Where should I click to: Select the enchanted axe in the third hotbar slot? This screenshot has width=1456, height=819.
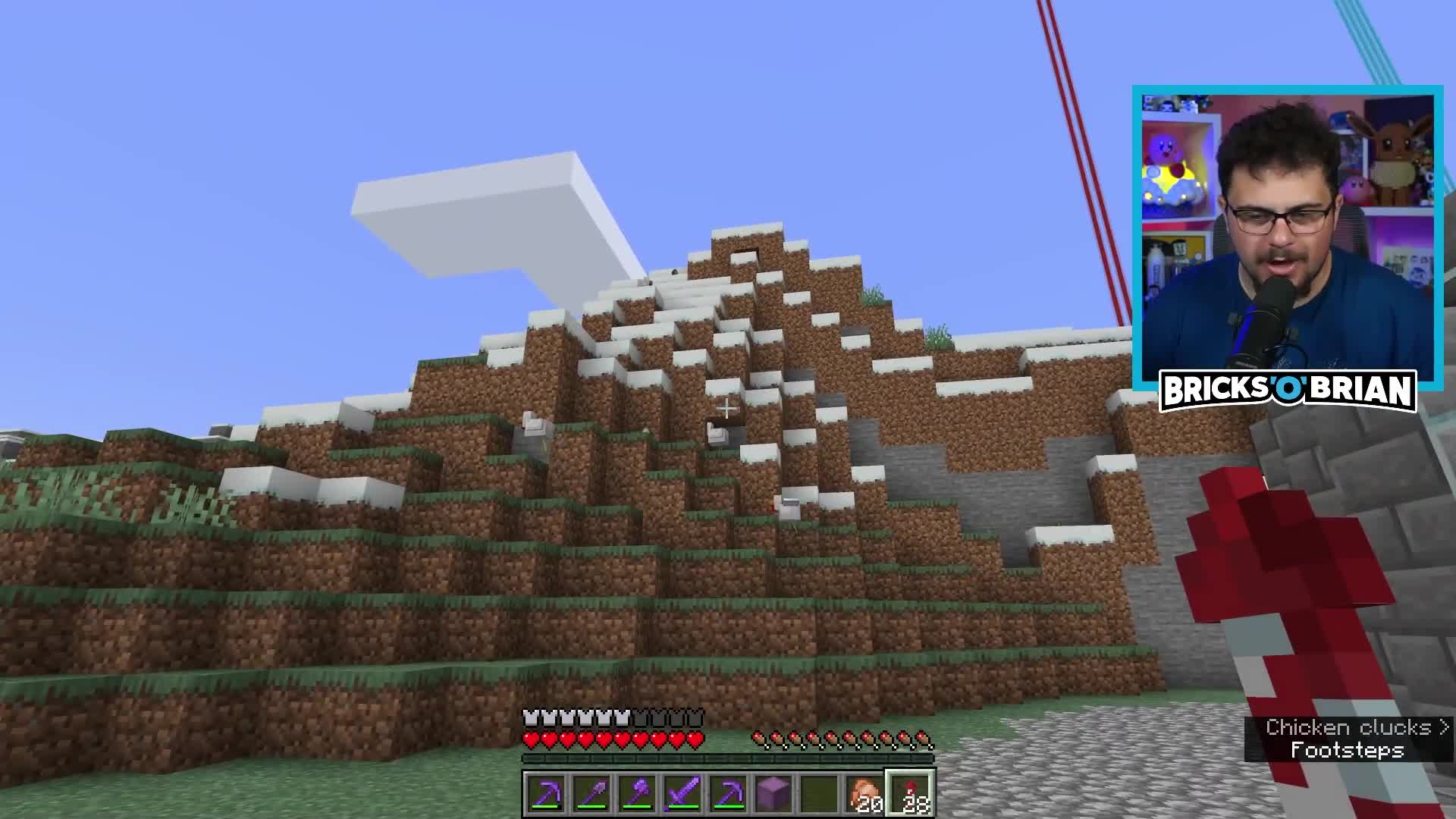point(639,792)
